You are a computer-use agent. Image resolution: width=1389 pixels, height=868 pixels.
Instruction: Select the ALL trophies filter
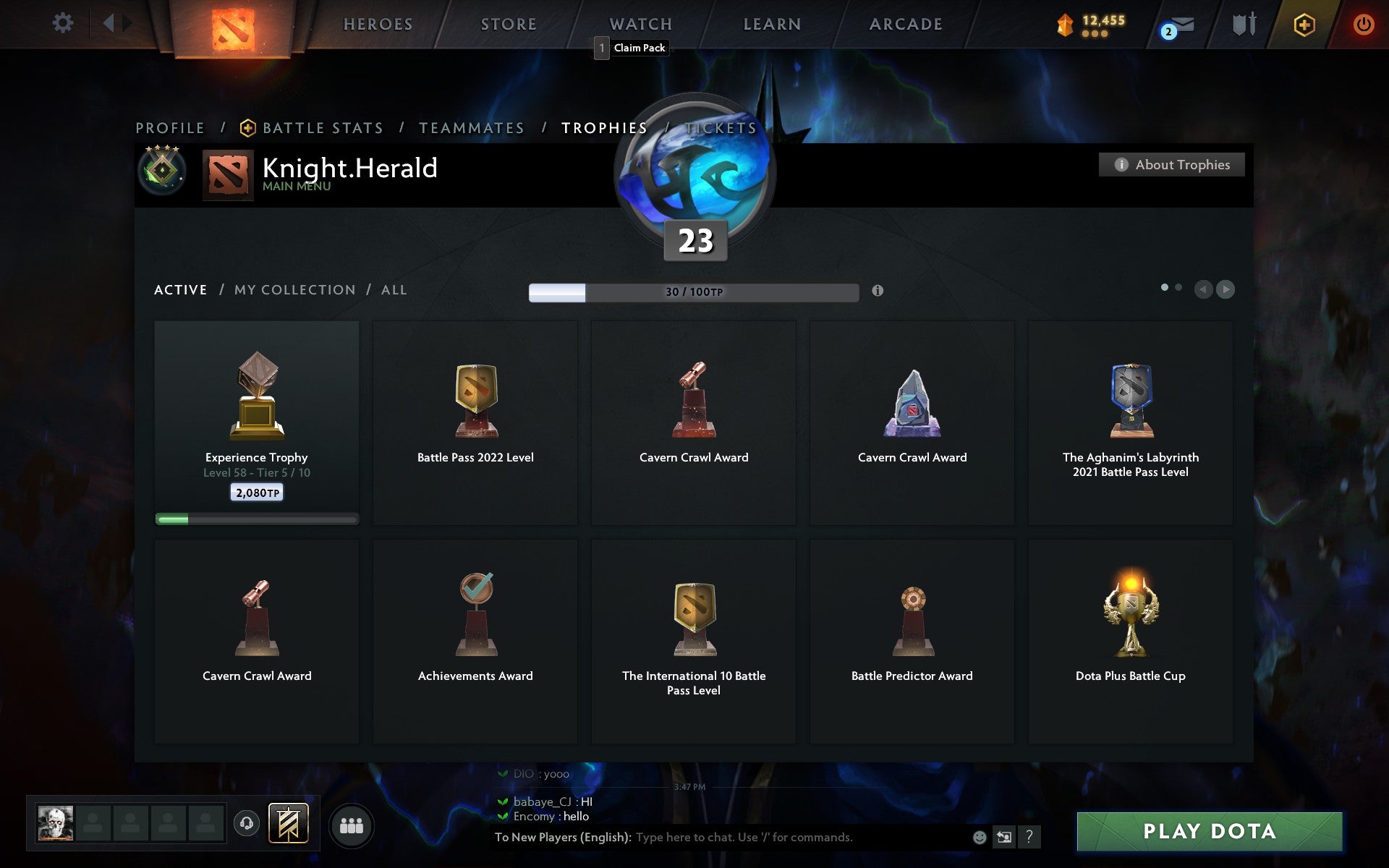pyautogui.click(x=394, y=289)
